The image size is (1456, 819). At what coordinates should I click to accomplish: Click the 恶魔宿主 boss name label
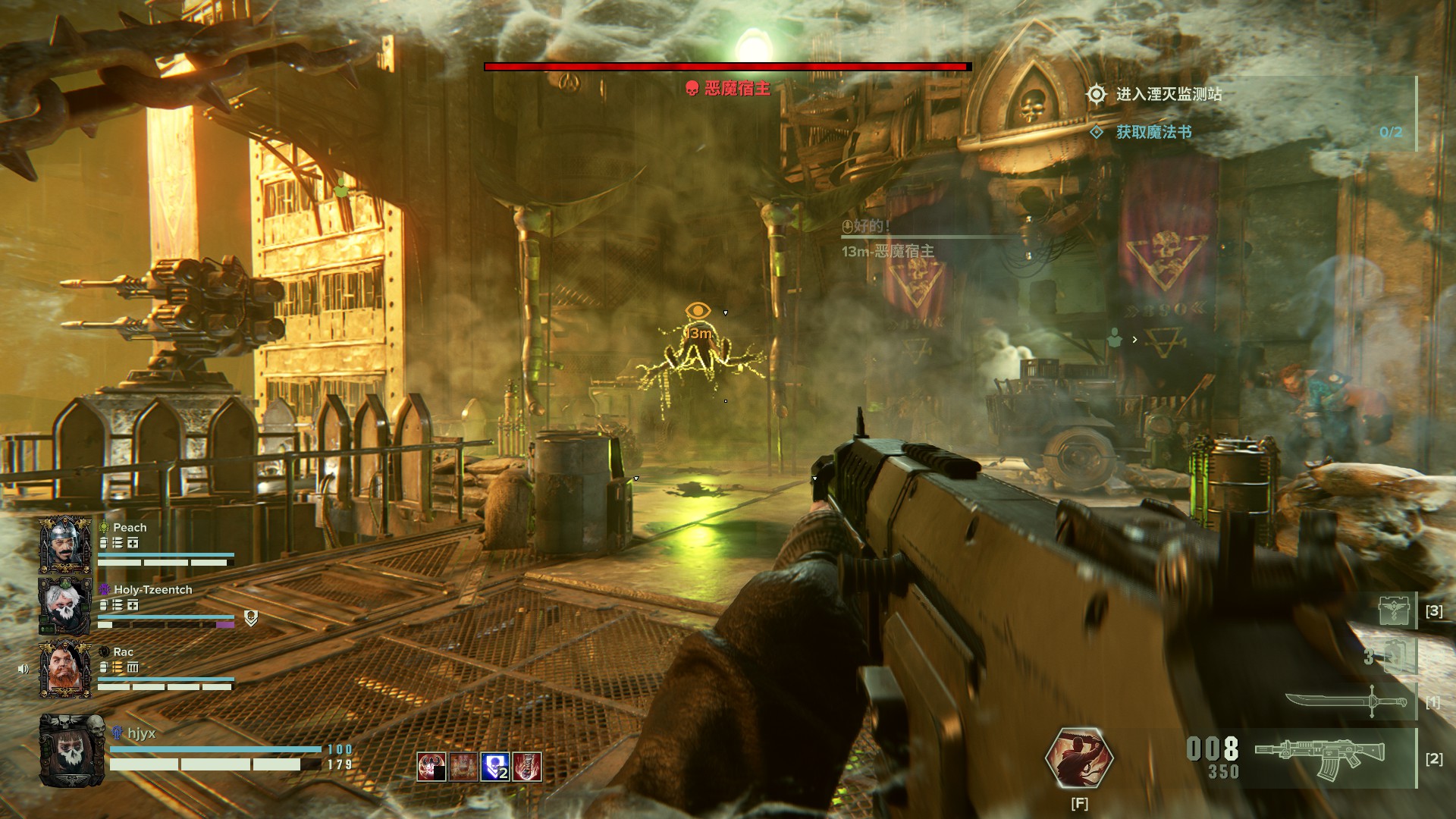[x=737, y=89]
